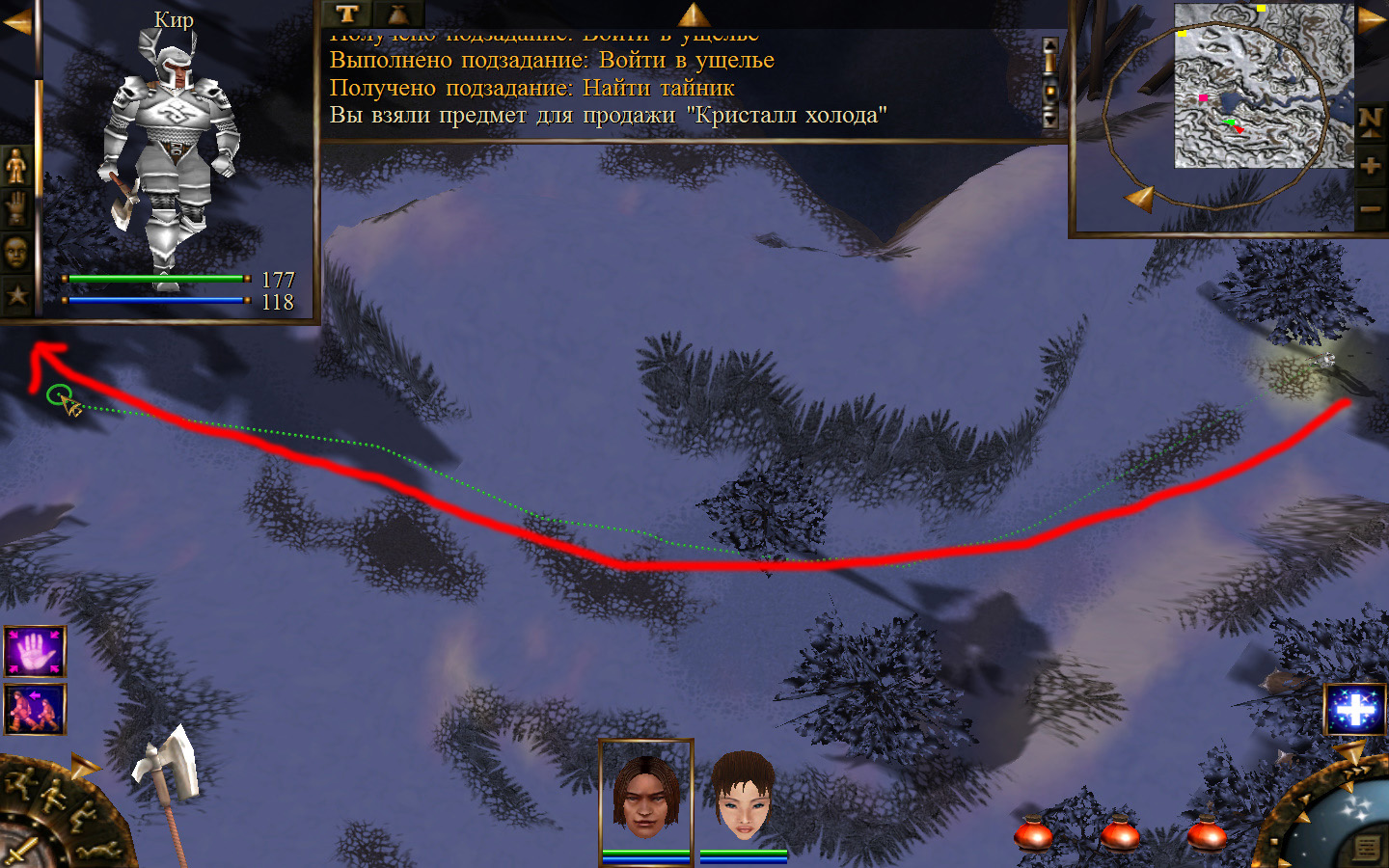
Task: Collapse the message log with the top arrow
Action: [694, 14]
